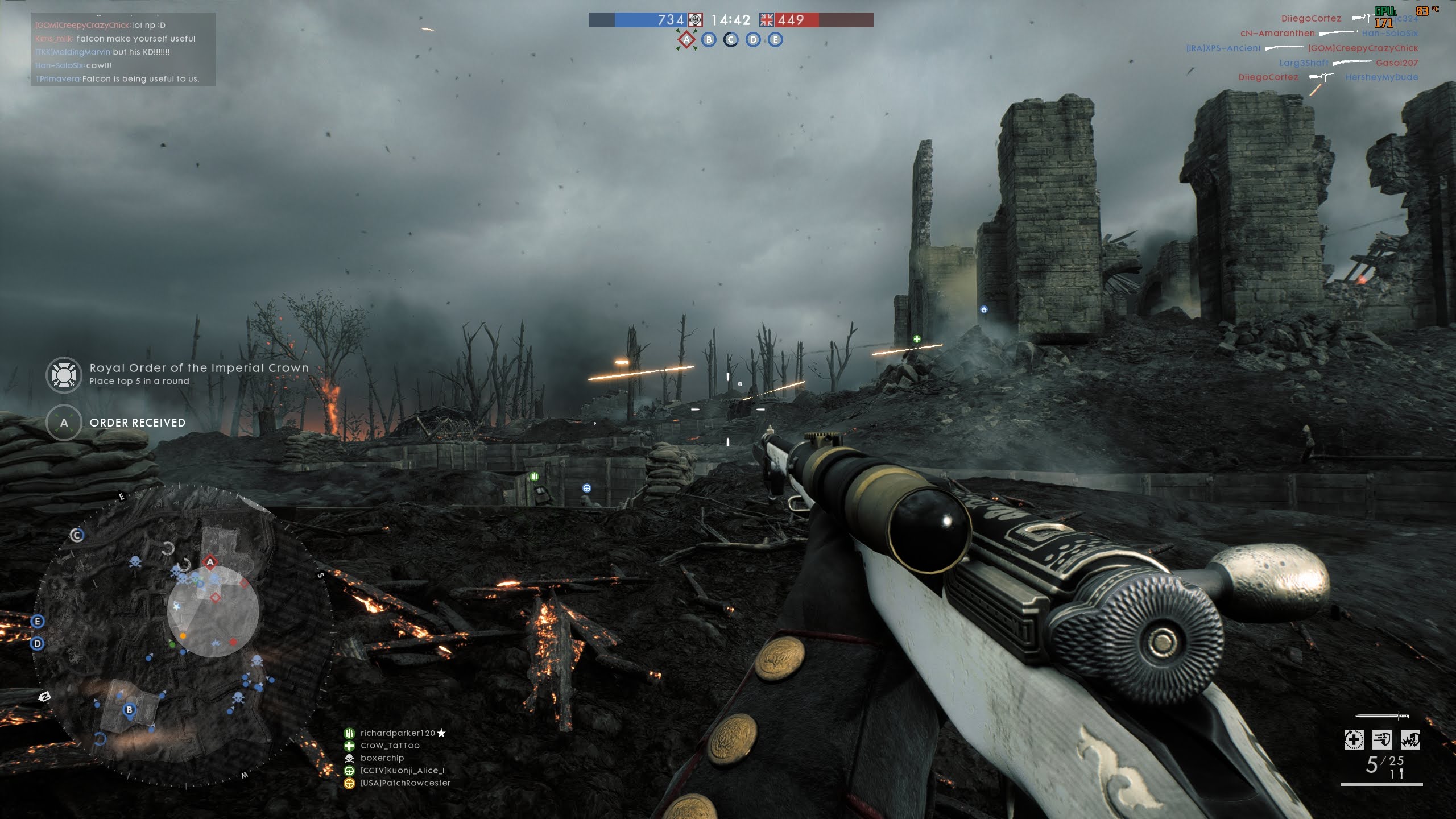Select CroW_TaTToo in the squad list

(390, 746)
